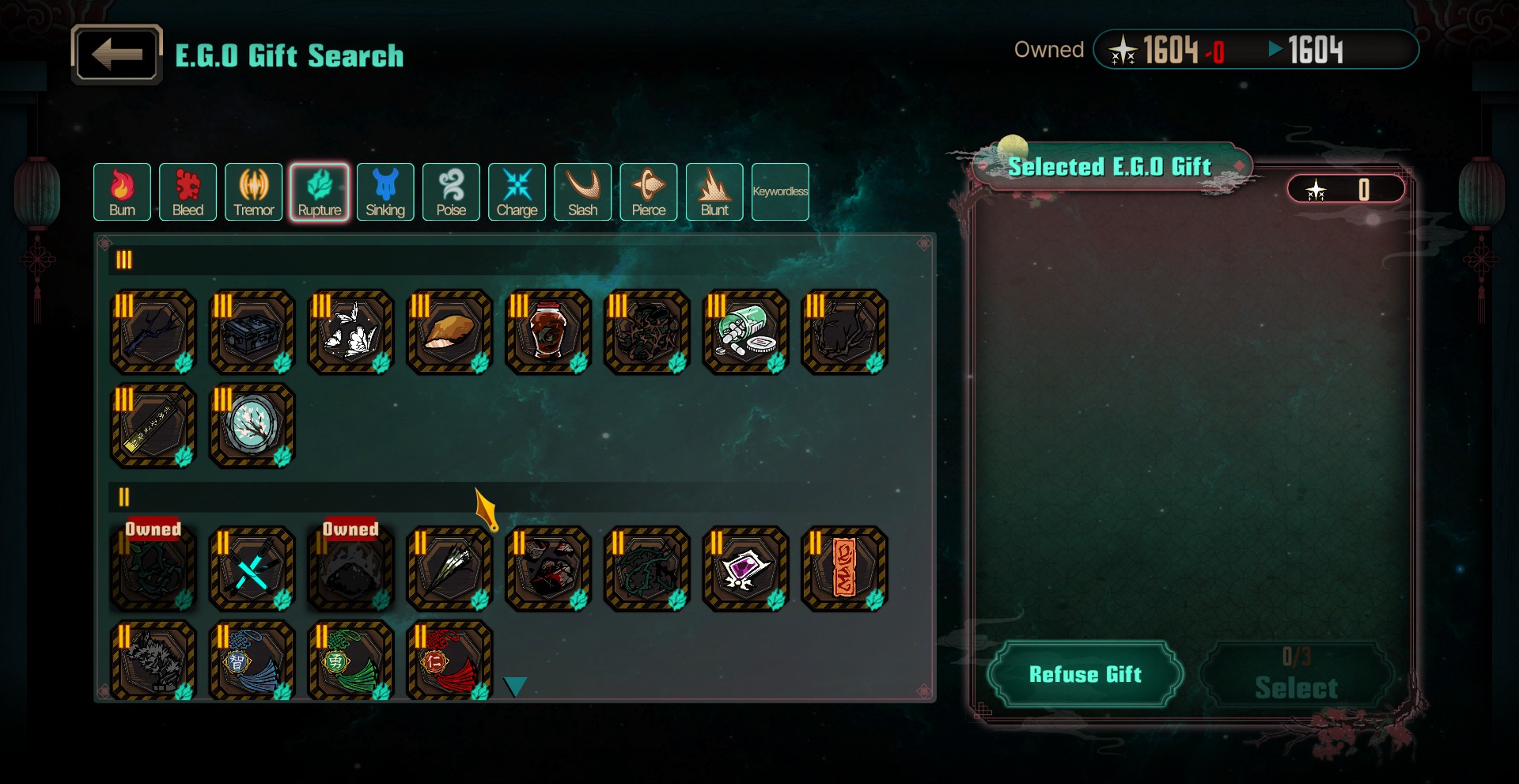Select the Bleed keyword filter

[188, 191]
